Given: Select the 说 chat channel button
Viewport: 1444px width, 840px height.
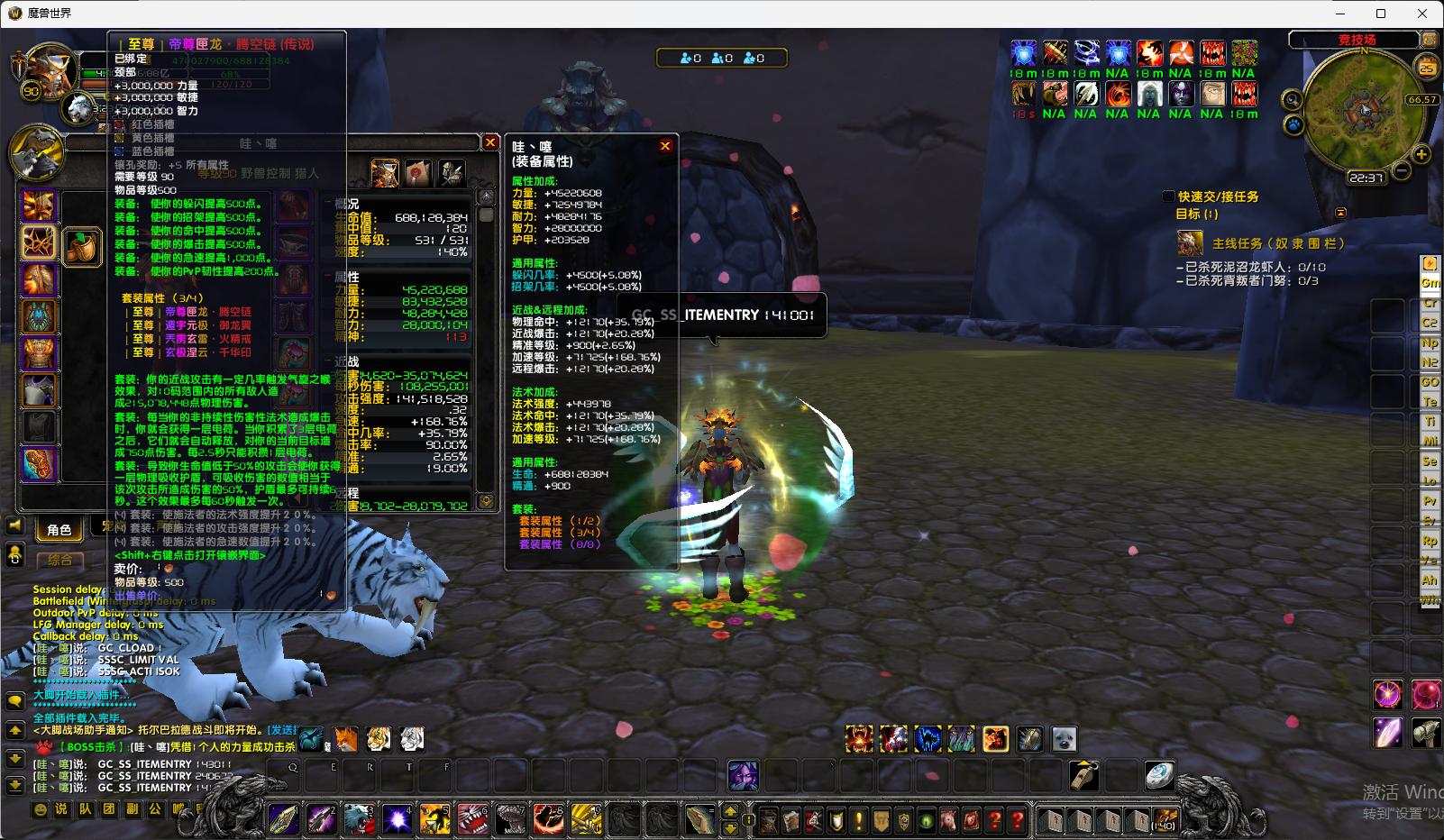Looking at the screenshot, I should click(x=61, y=808).
